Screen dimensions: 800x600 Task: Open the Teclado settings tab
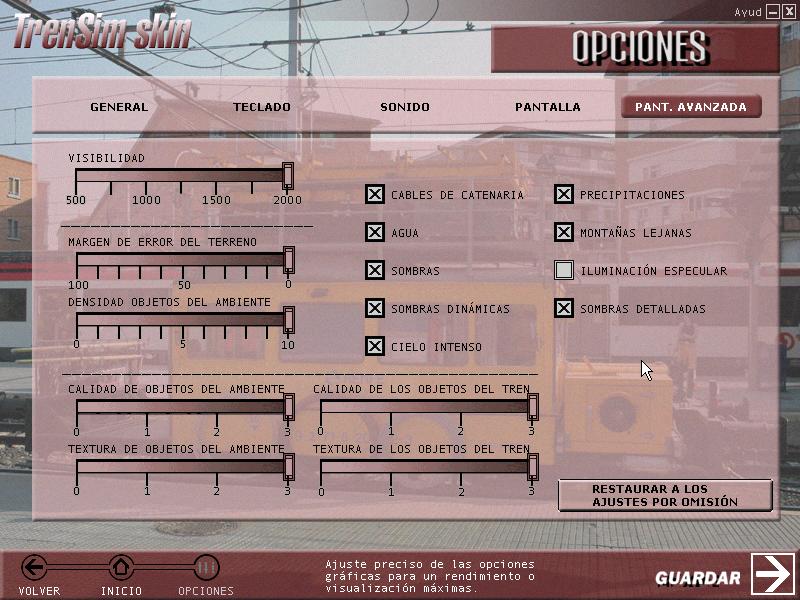[262, 107]
